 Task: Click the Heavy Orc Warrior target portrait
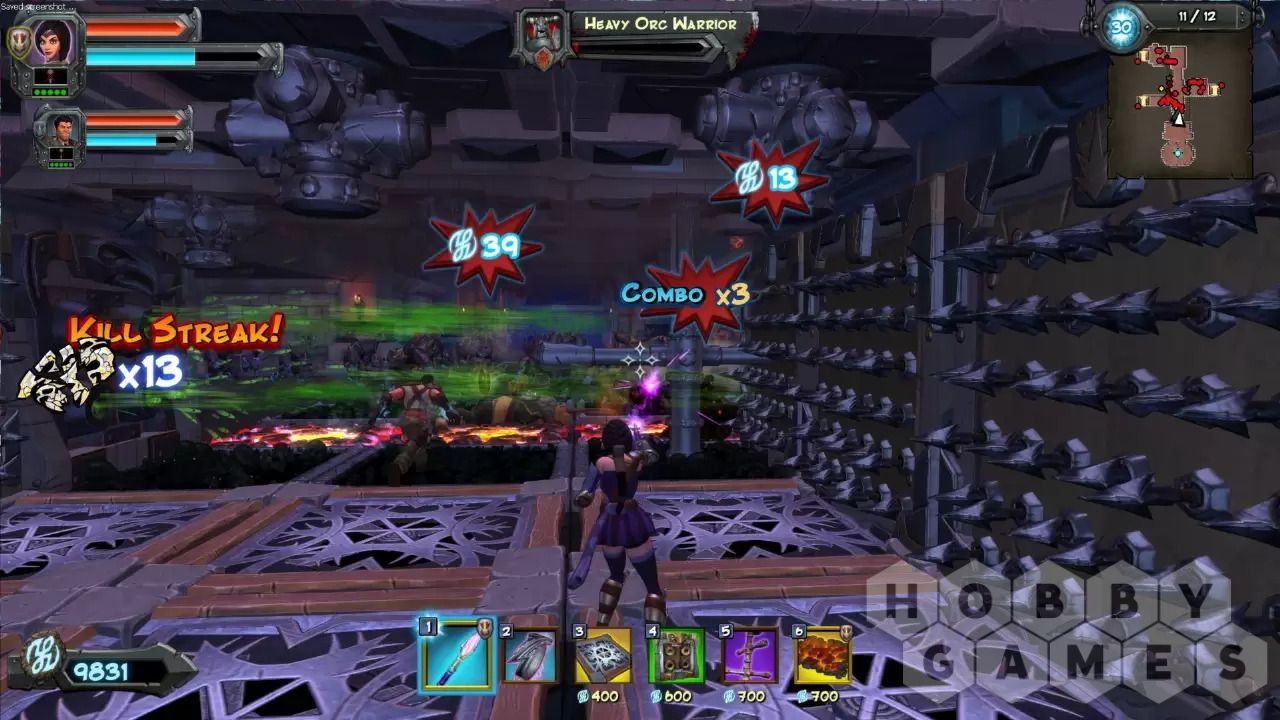click(x=539, y=38)
